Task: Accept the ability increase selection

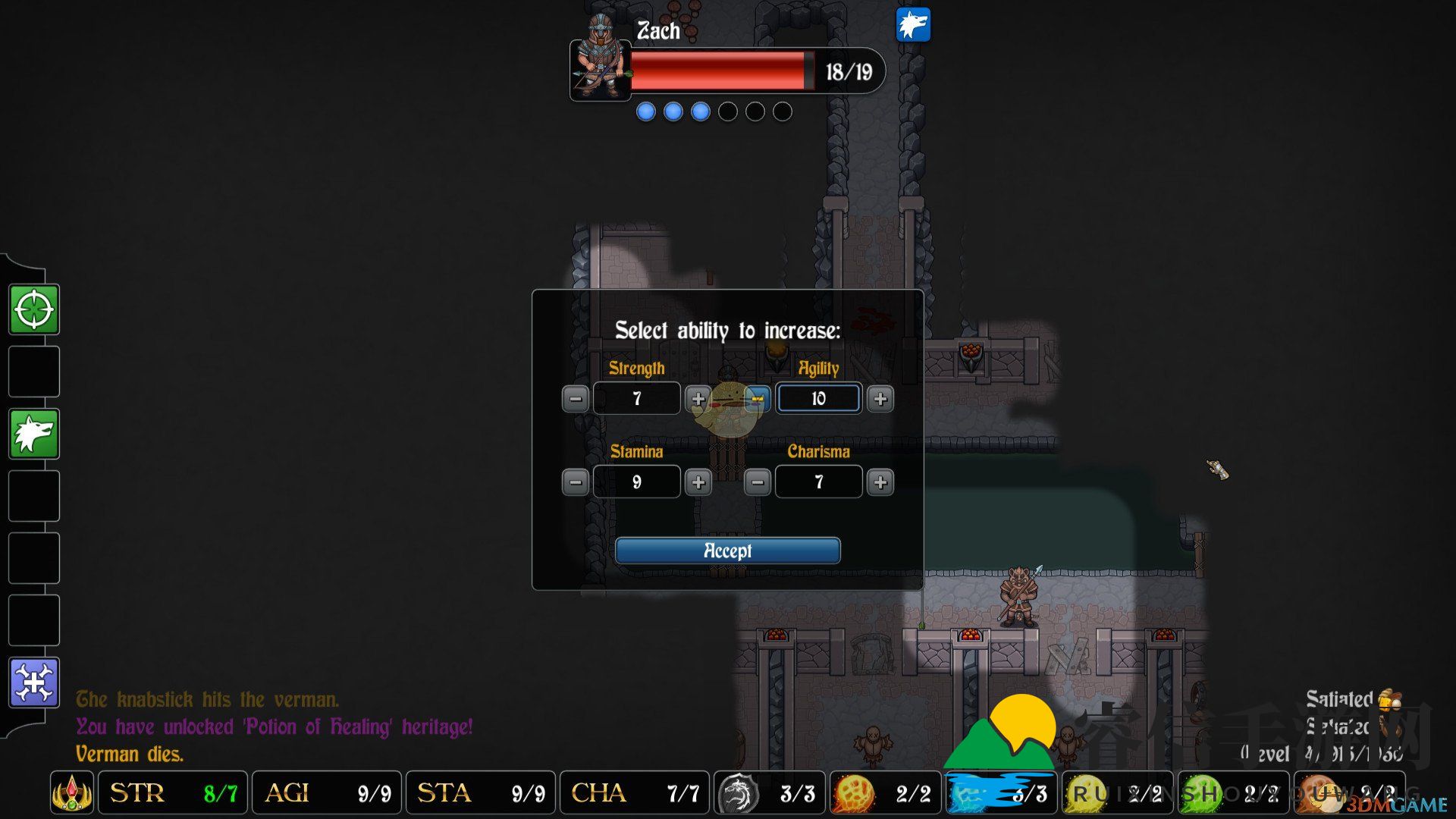Action: click(727, 551)
